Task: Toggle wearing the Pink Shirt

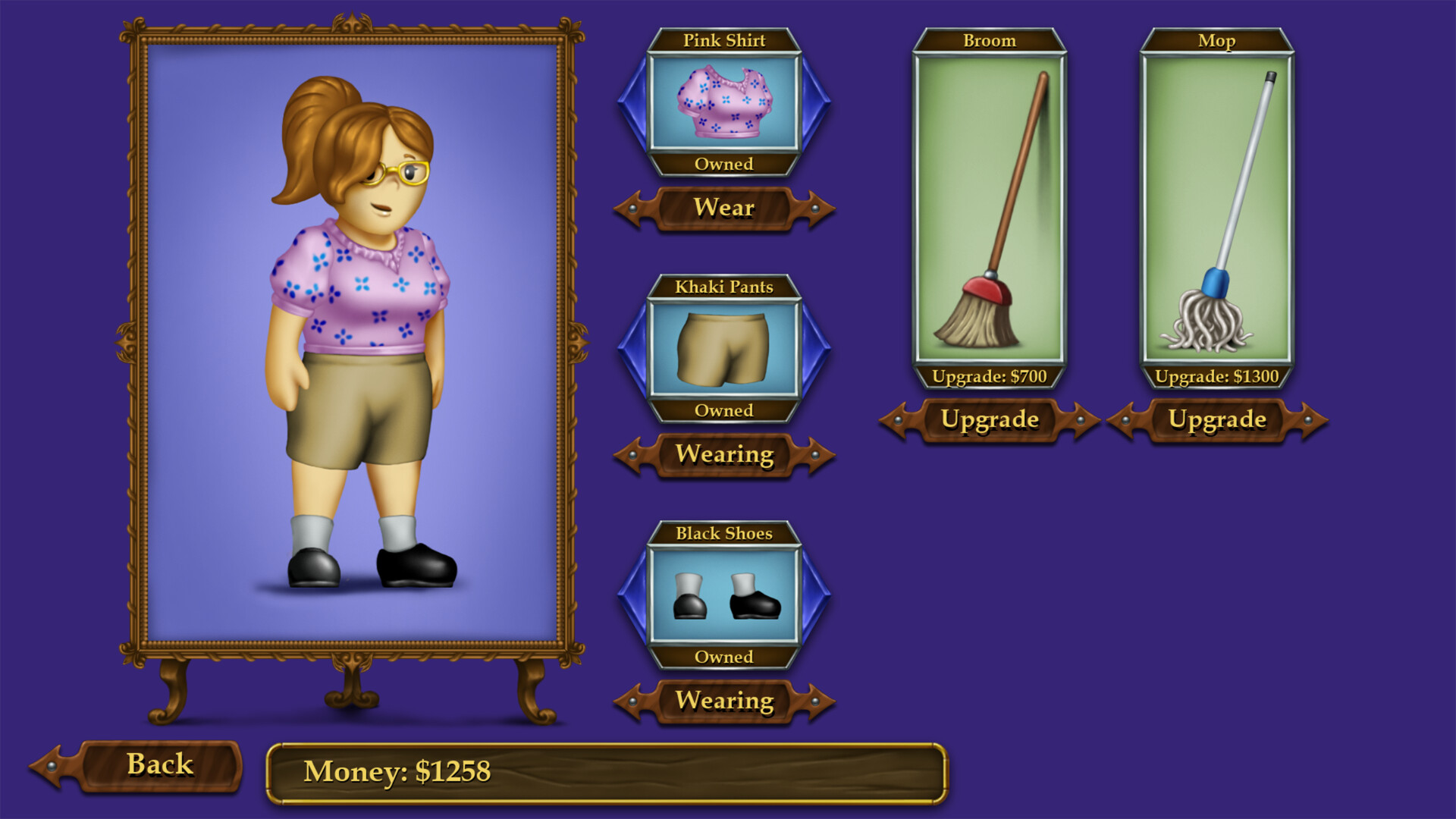Action: click(x=726, y=208)
